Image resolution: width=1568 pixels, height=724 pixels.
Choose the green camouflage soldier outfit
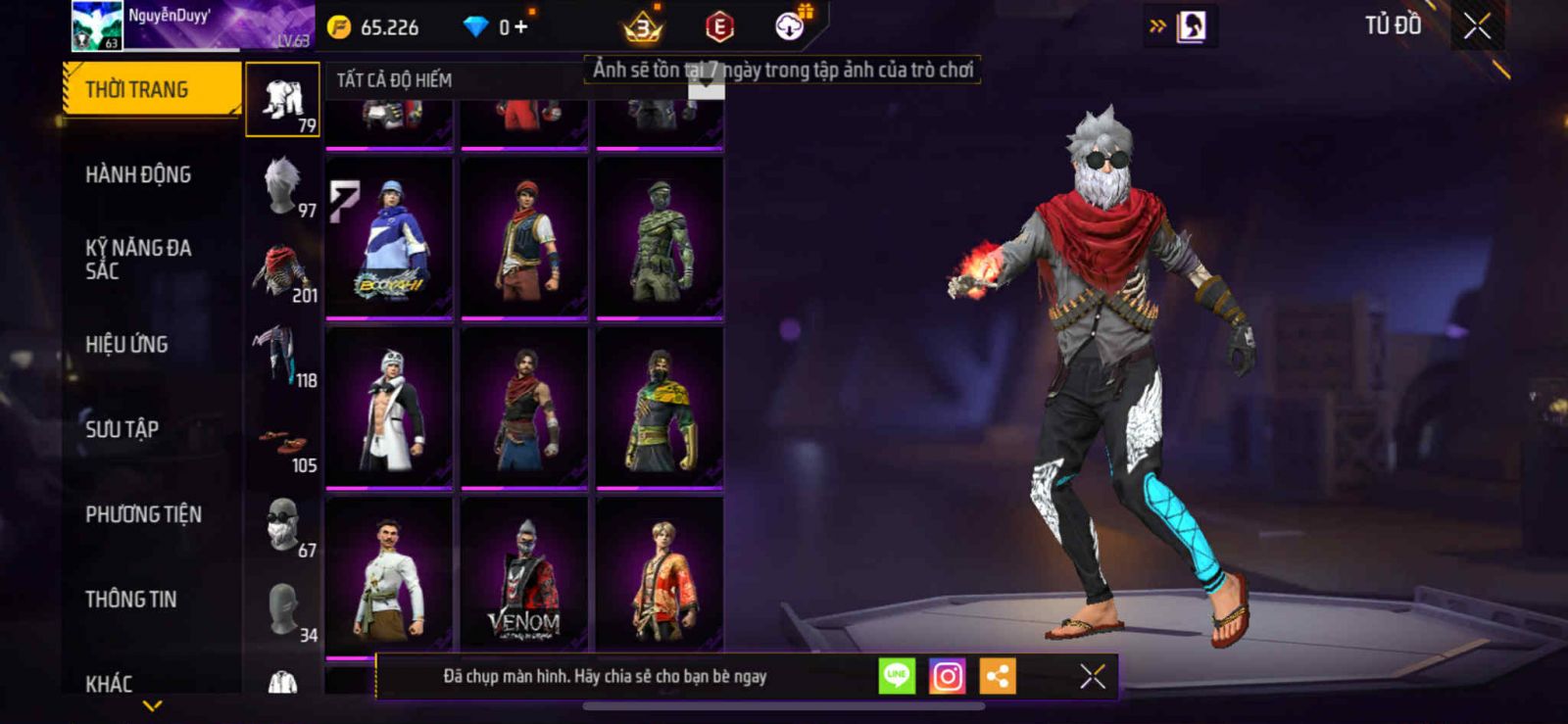click(660, 238)
